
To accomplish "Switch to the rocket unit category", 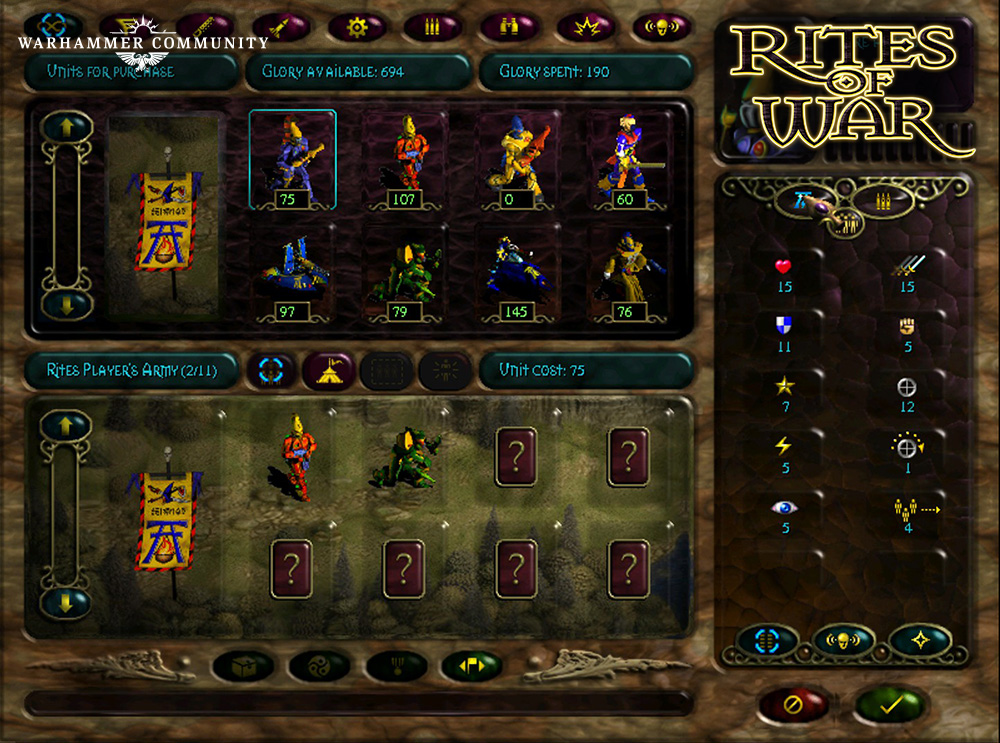I will [x=280, y=26].
